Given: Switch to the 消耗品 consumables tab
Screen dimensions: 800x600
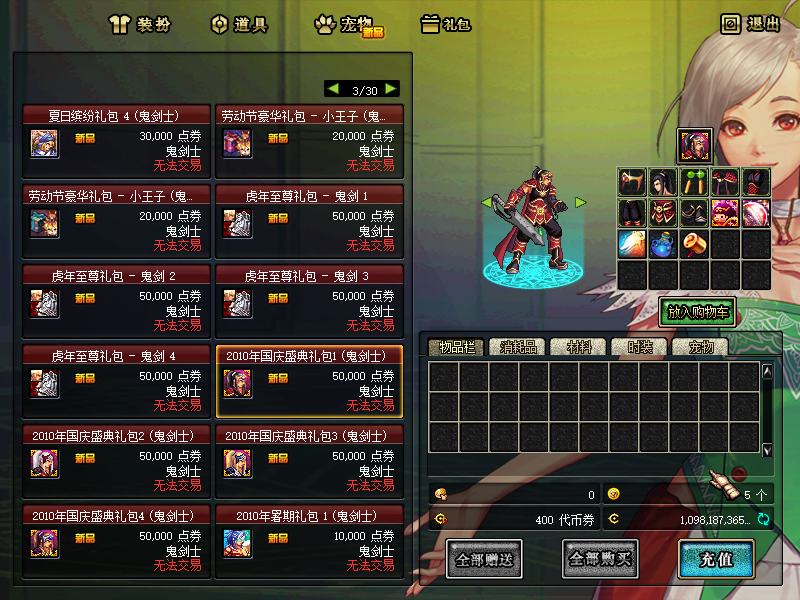Looking at the screenshot, I should tap(518, 347).
